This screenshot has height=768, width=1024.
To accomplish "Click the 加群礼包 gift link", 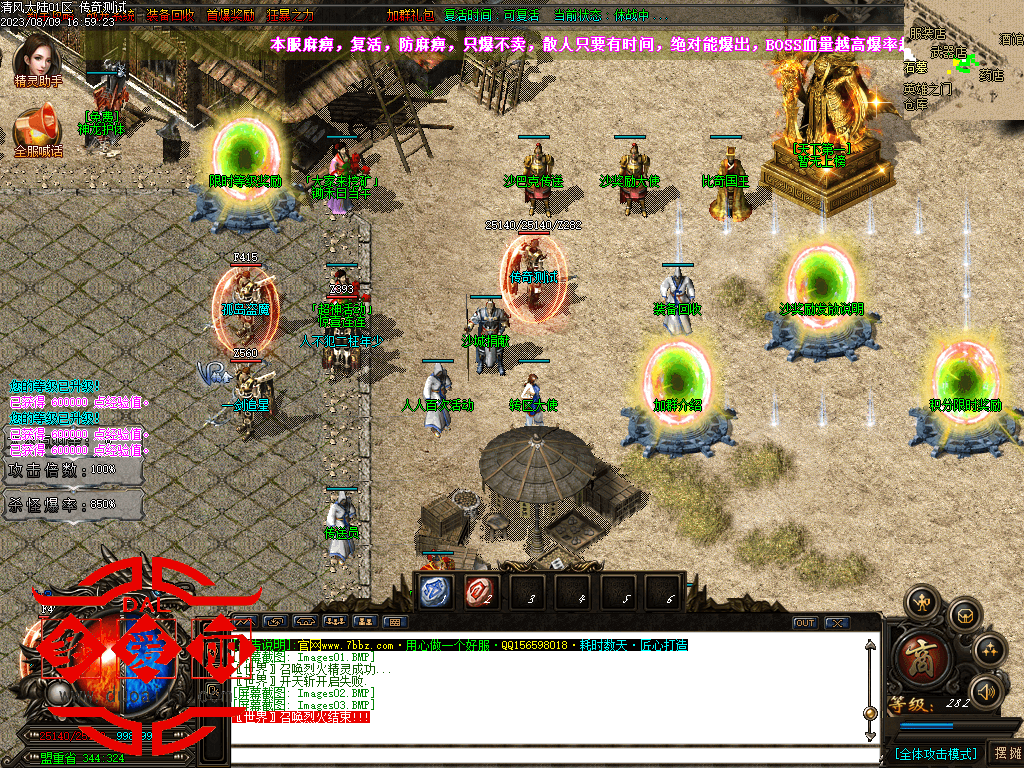I will click(409, 15).
